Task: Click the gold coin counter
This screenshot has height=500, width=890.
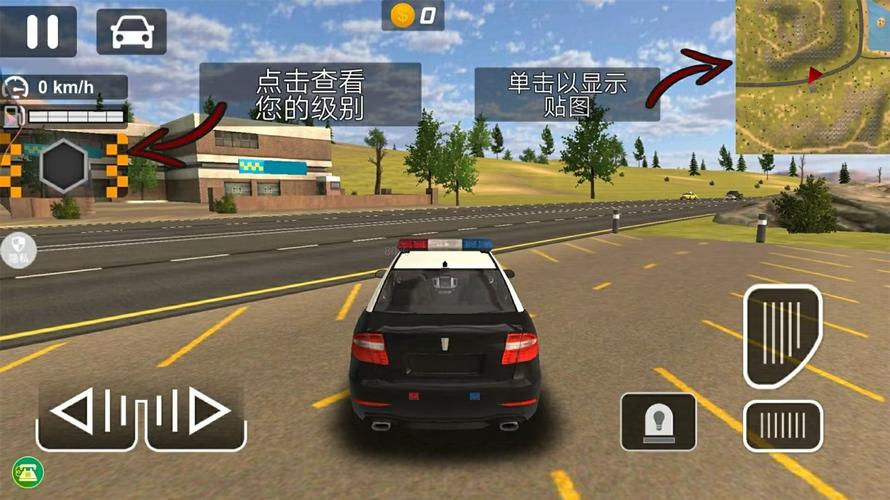Action: click(413, 14)
